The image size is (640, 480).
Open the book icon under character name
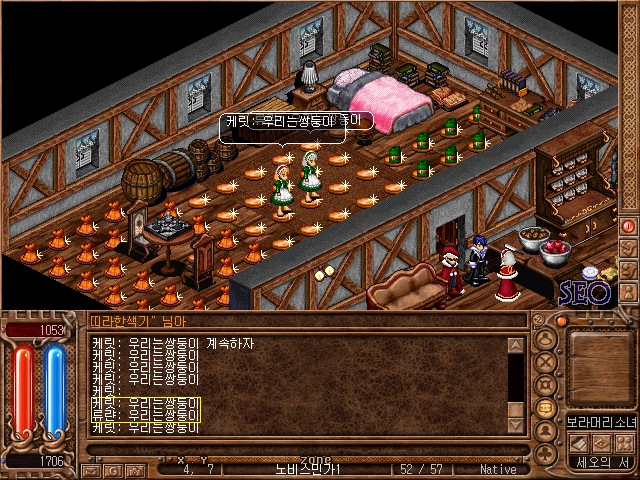[x=578, y=441]
